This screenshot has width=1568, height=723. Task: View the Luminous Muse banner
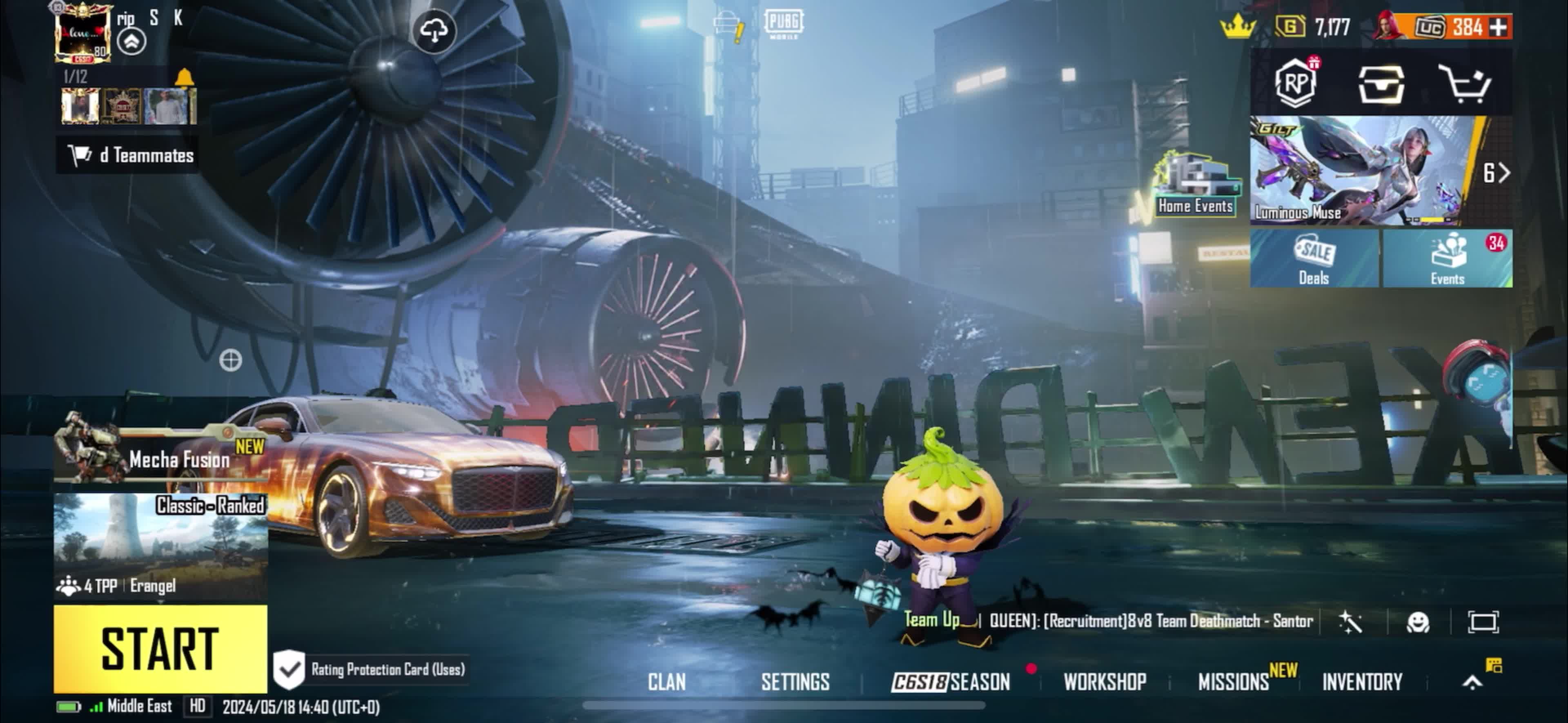1363,171
